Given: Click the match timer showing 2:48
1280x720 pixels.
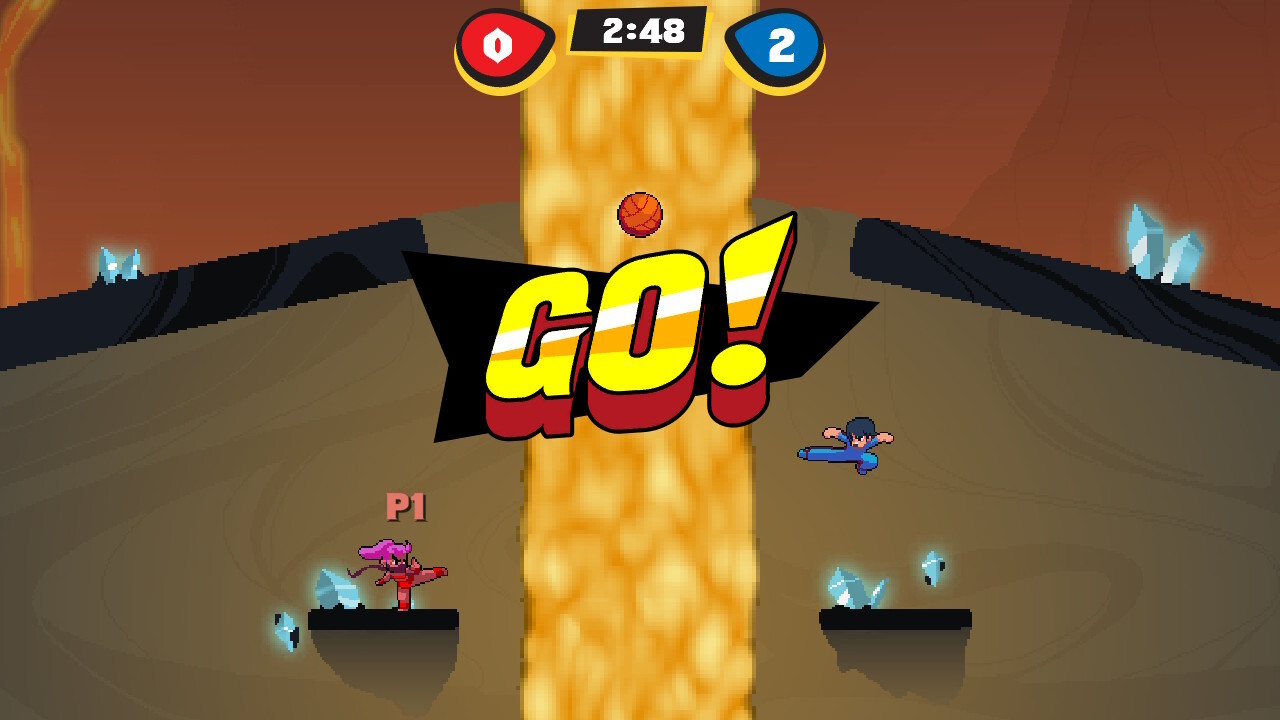Looking at the screenshot, I should click(640, 32).
